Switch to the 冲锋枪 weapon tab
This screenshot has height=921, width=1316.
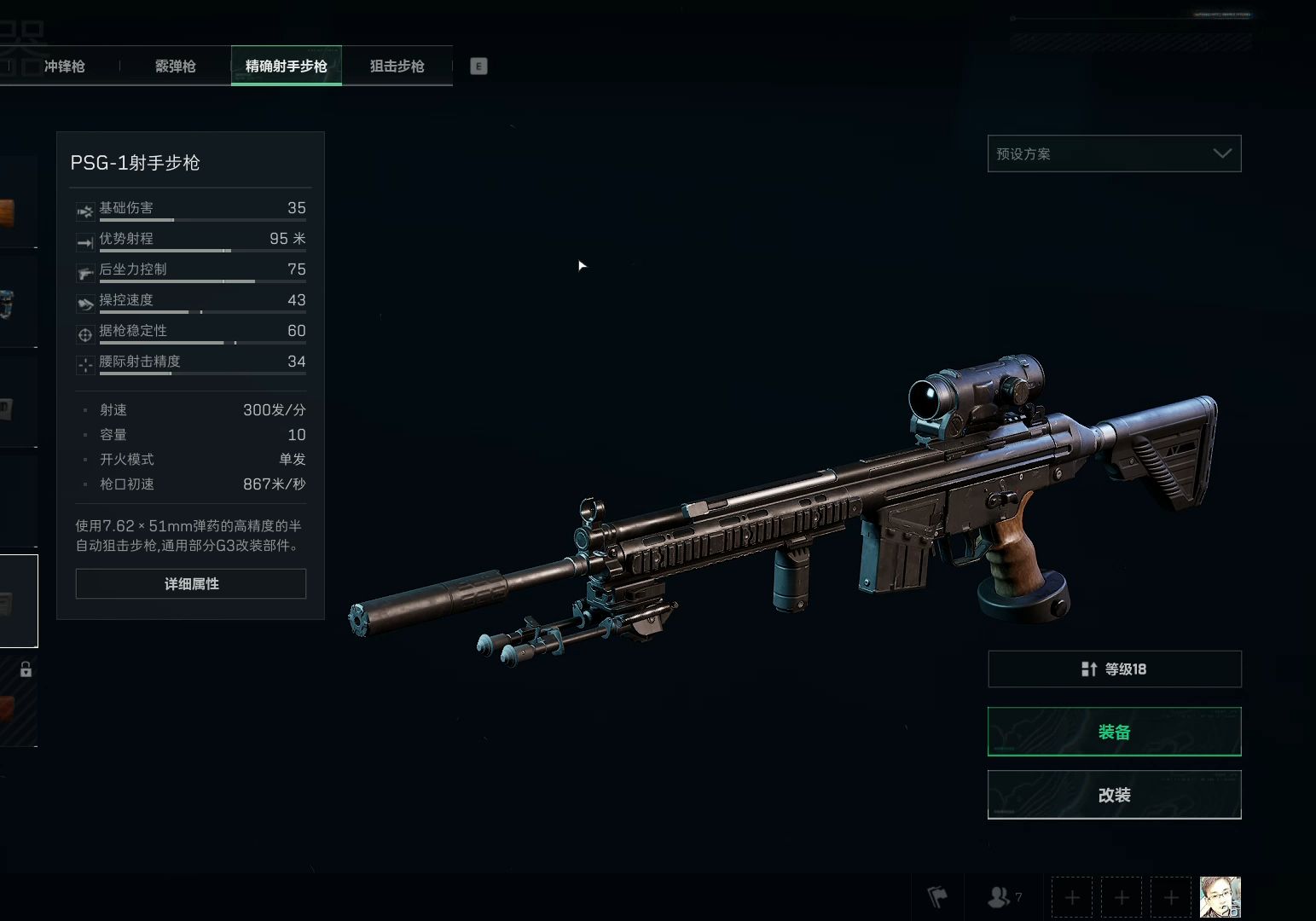pos(64,67)
